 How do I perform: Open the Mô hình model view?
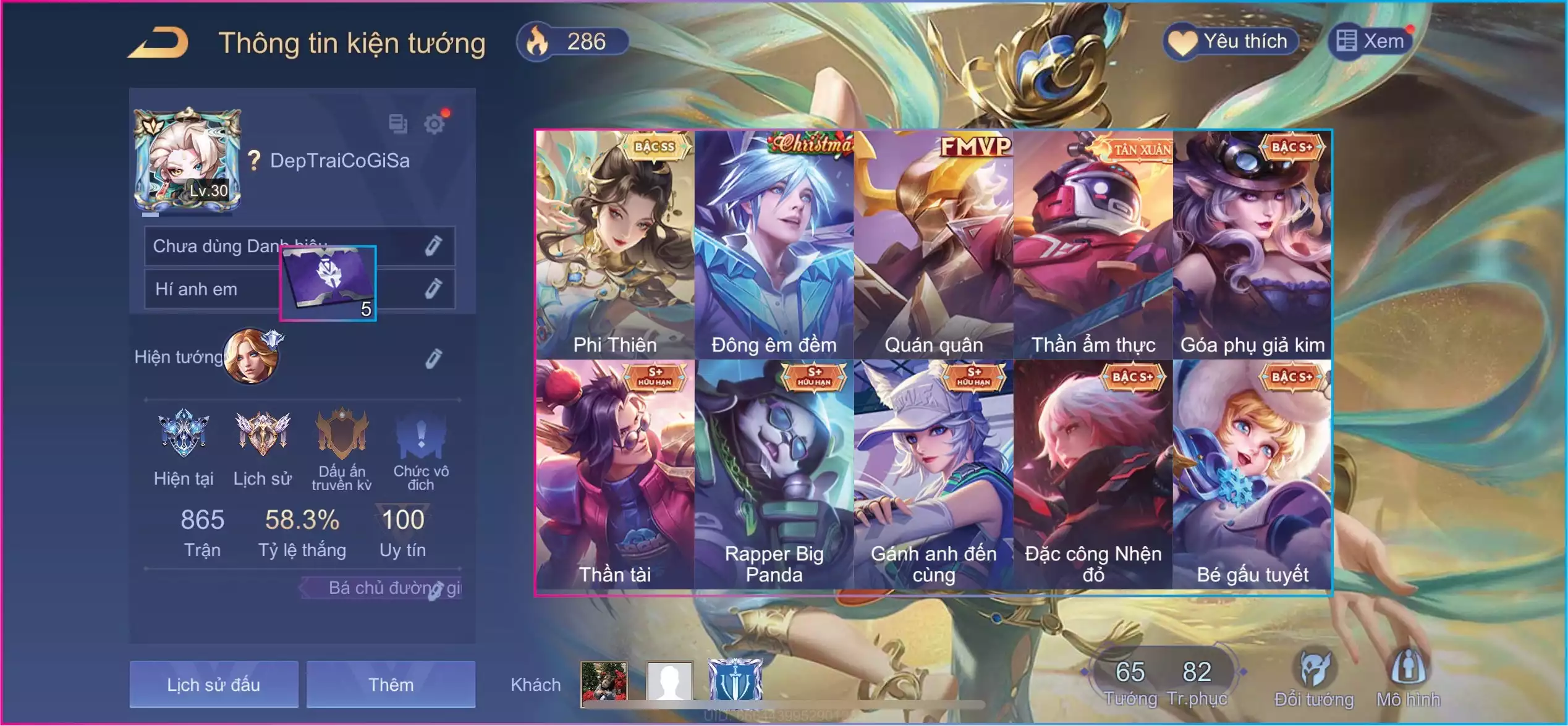(x=1408, y=678)
